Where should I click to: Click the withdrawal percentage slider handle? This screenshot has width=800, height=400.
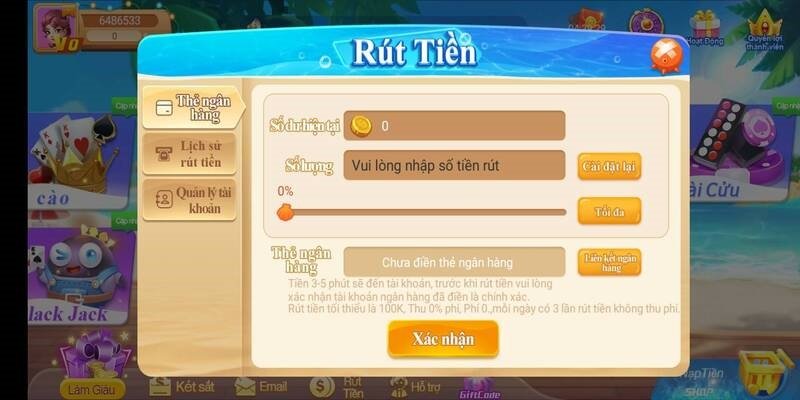pos(285,212)
